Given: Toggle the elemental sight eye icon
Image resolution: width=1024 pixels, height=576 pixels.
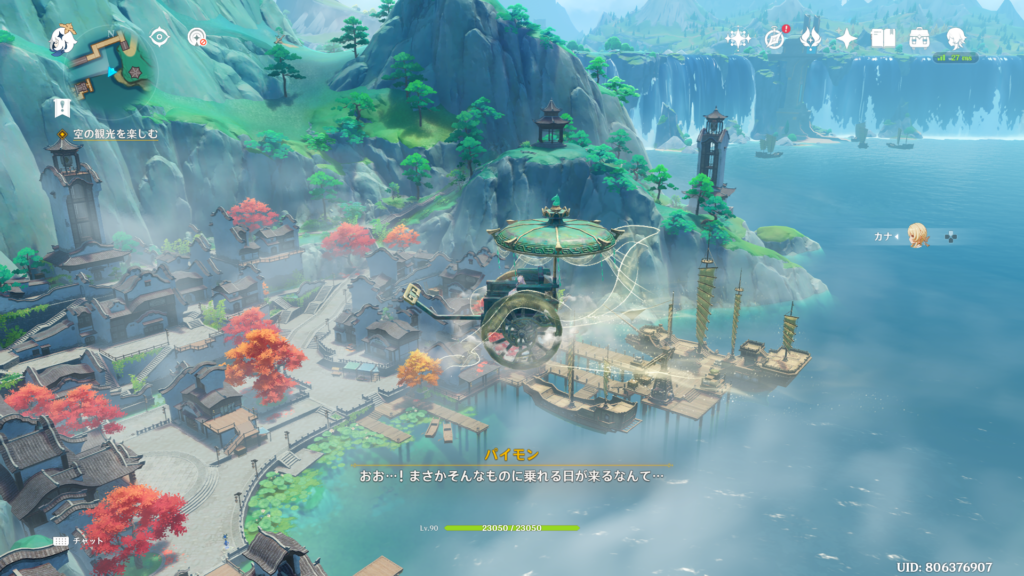Looking at the screenshot, I should click(159, 37).
